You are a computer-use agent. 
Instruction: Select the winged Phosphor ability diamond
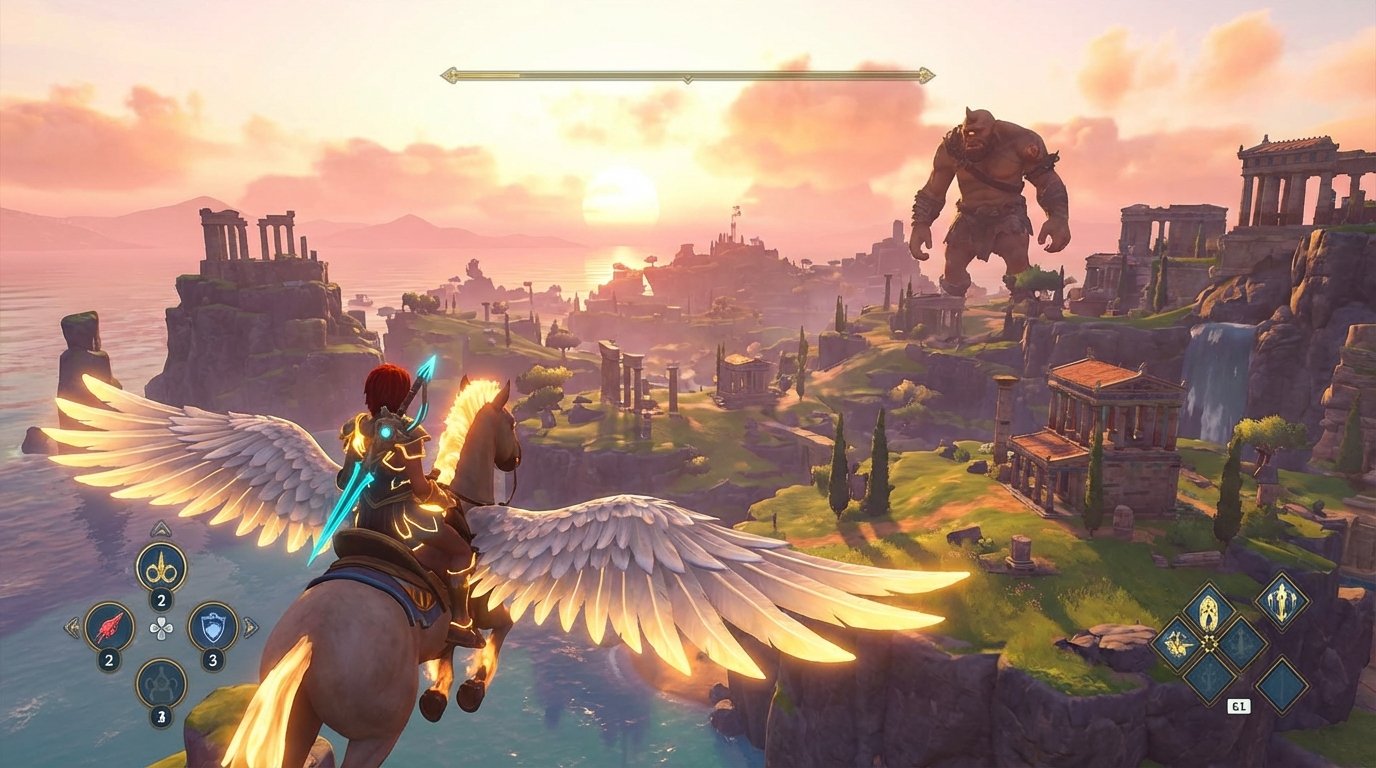[x=1177, y=643]
